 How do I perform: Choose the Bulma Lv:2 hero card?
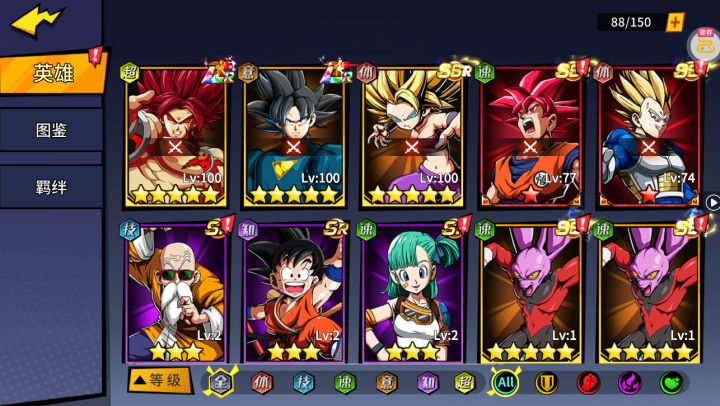coord(412,292)
